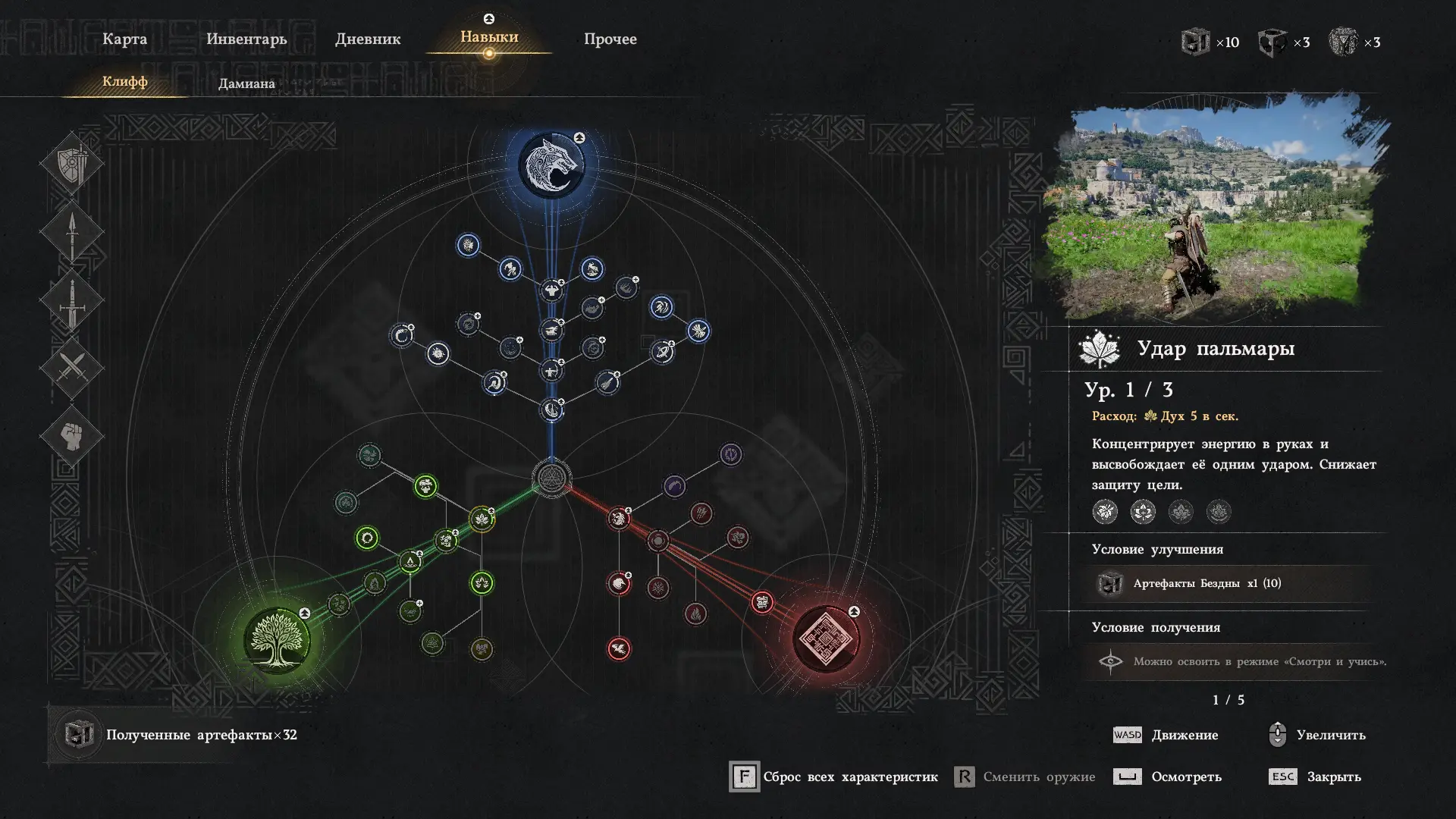
Task: Select the blue wolf head skill node
Action: coord(551,165)
